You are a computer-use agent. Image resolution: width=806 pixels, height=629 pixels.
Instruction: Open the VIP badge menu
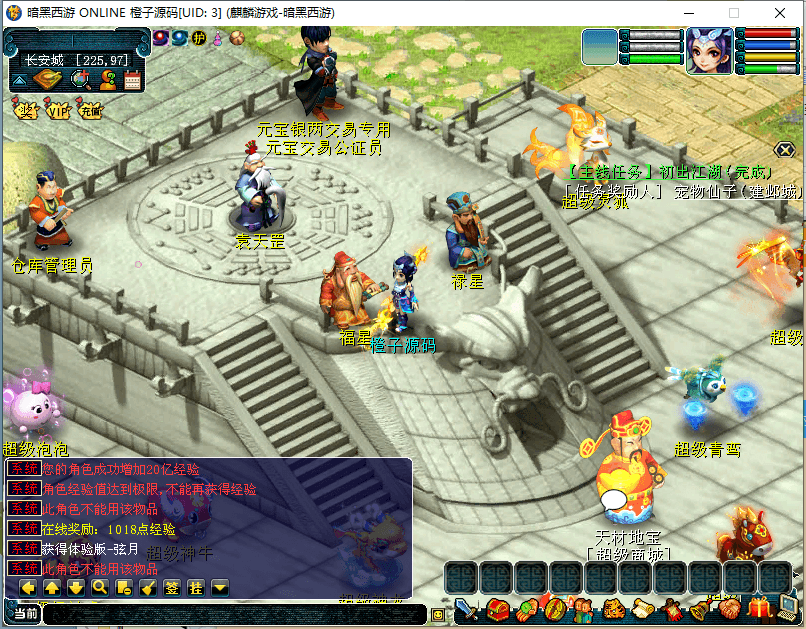tap(59, 110)
